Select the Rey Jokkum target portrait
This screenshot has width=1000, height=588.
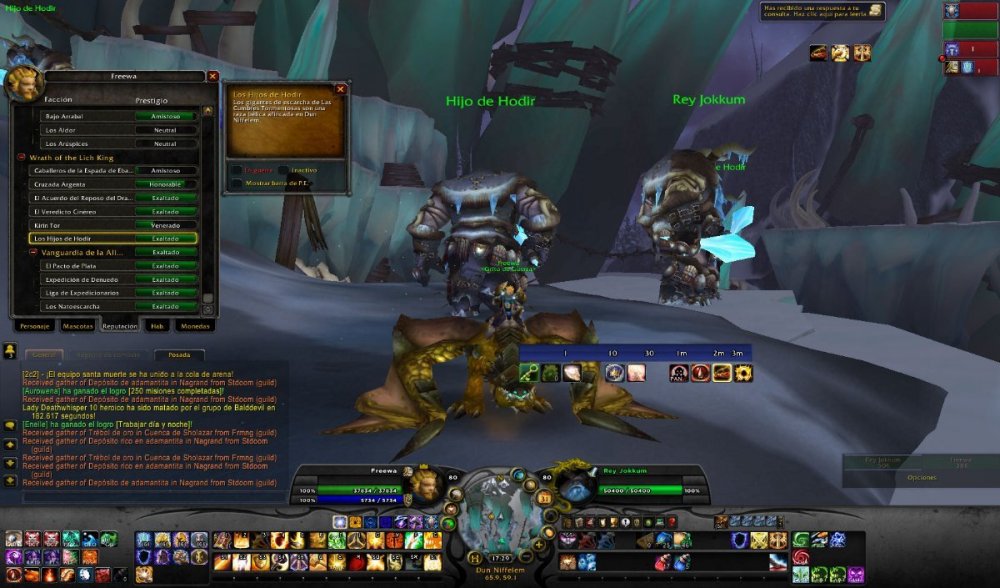click(575, 485)
